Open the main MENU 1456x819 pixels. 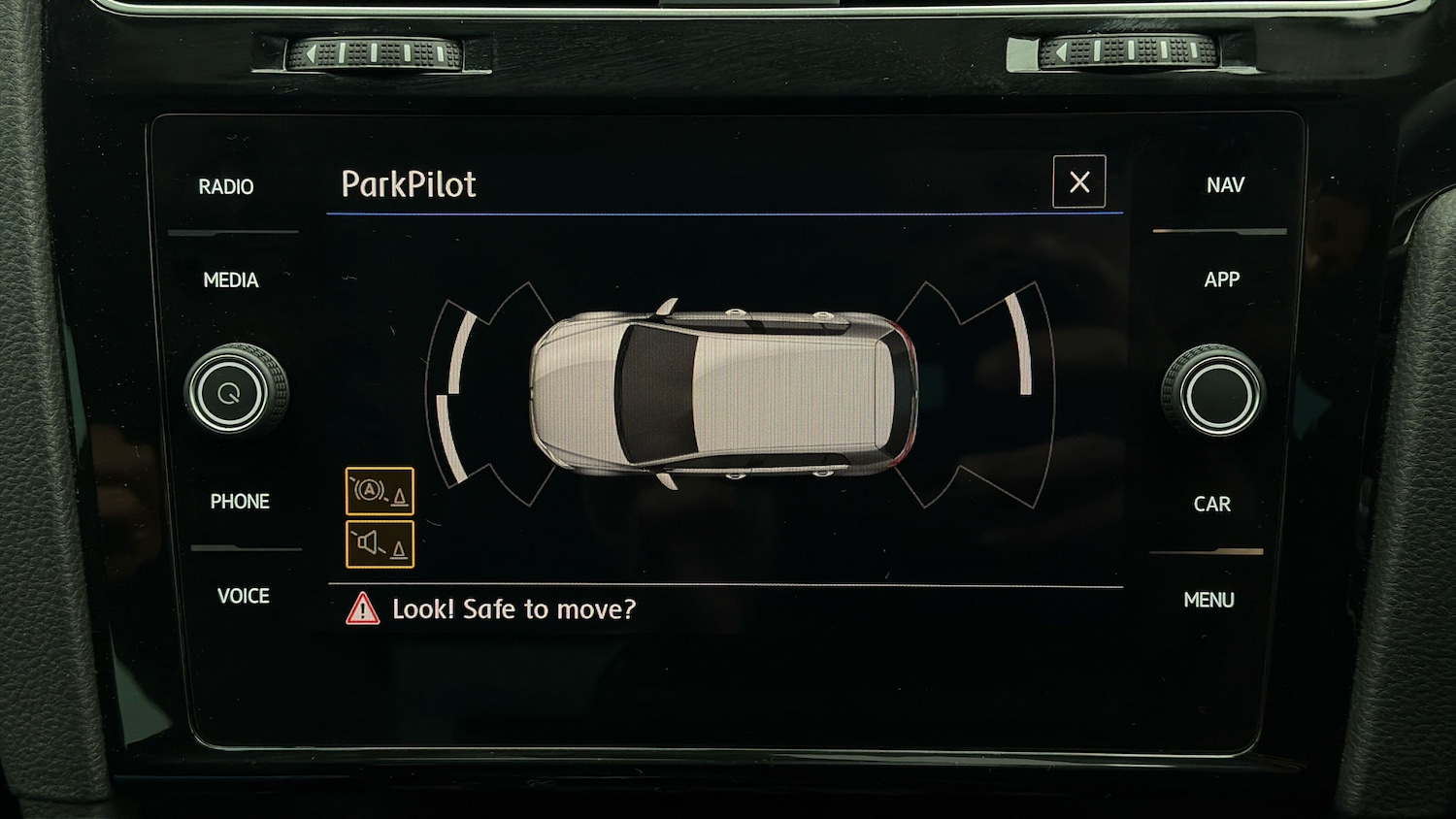coord(1208,600)
